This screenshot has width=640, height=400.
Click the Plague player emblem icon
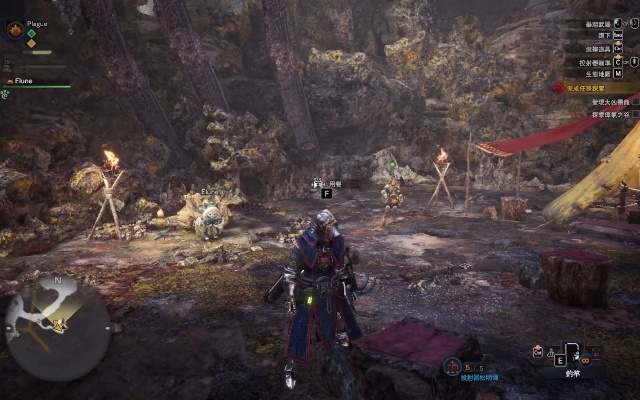point(14,30)
